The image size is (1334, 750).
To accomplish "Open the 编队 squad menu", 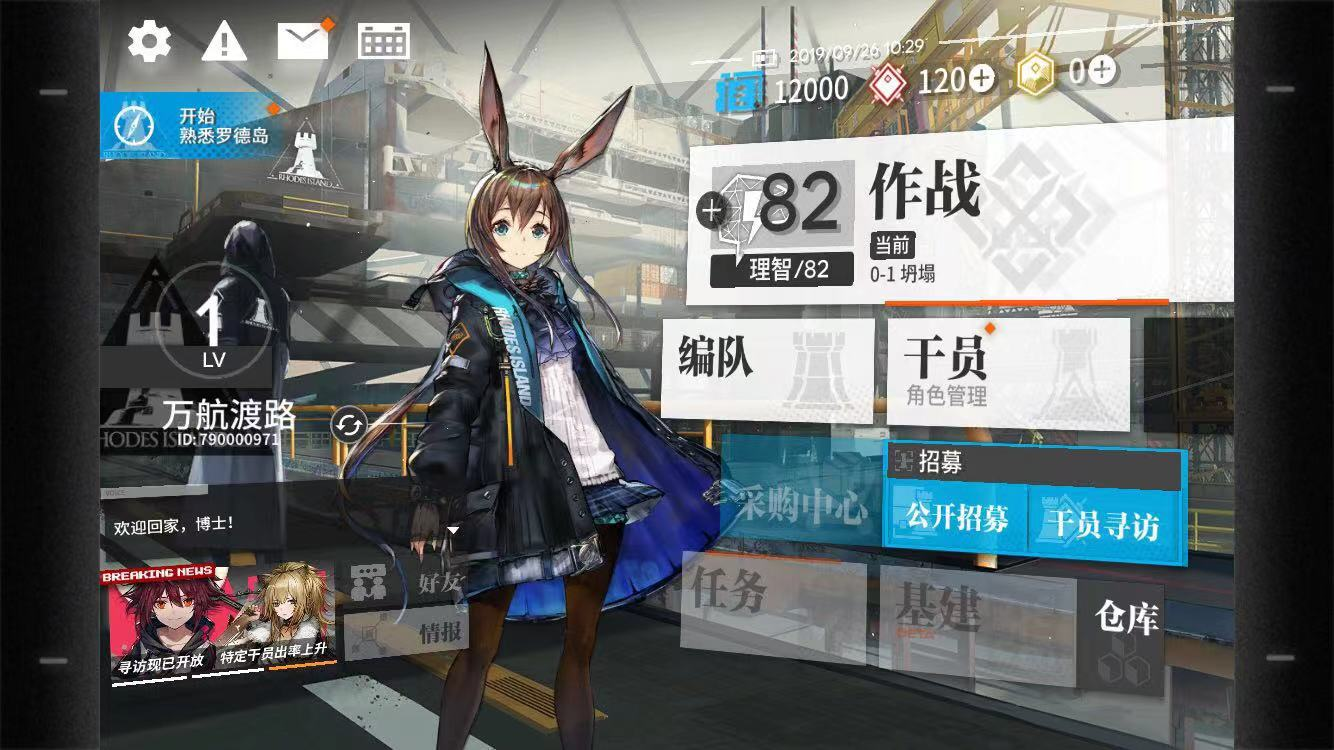I will pyautogui.click(x=768, y=368).
